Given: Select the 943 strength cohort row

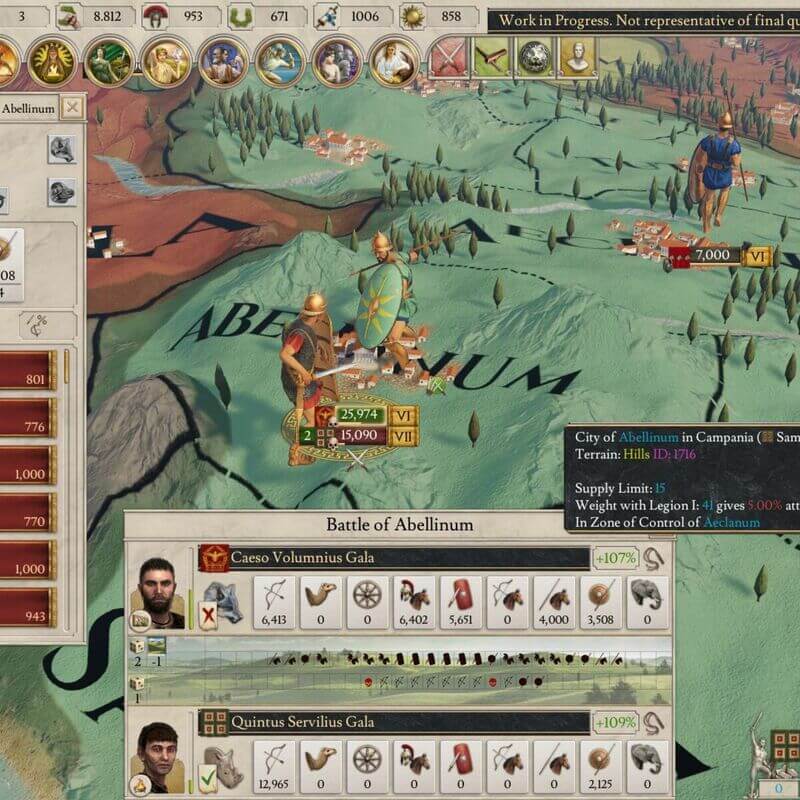Looking at the screenshot, I should coord(28,618).
